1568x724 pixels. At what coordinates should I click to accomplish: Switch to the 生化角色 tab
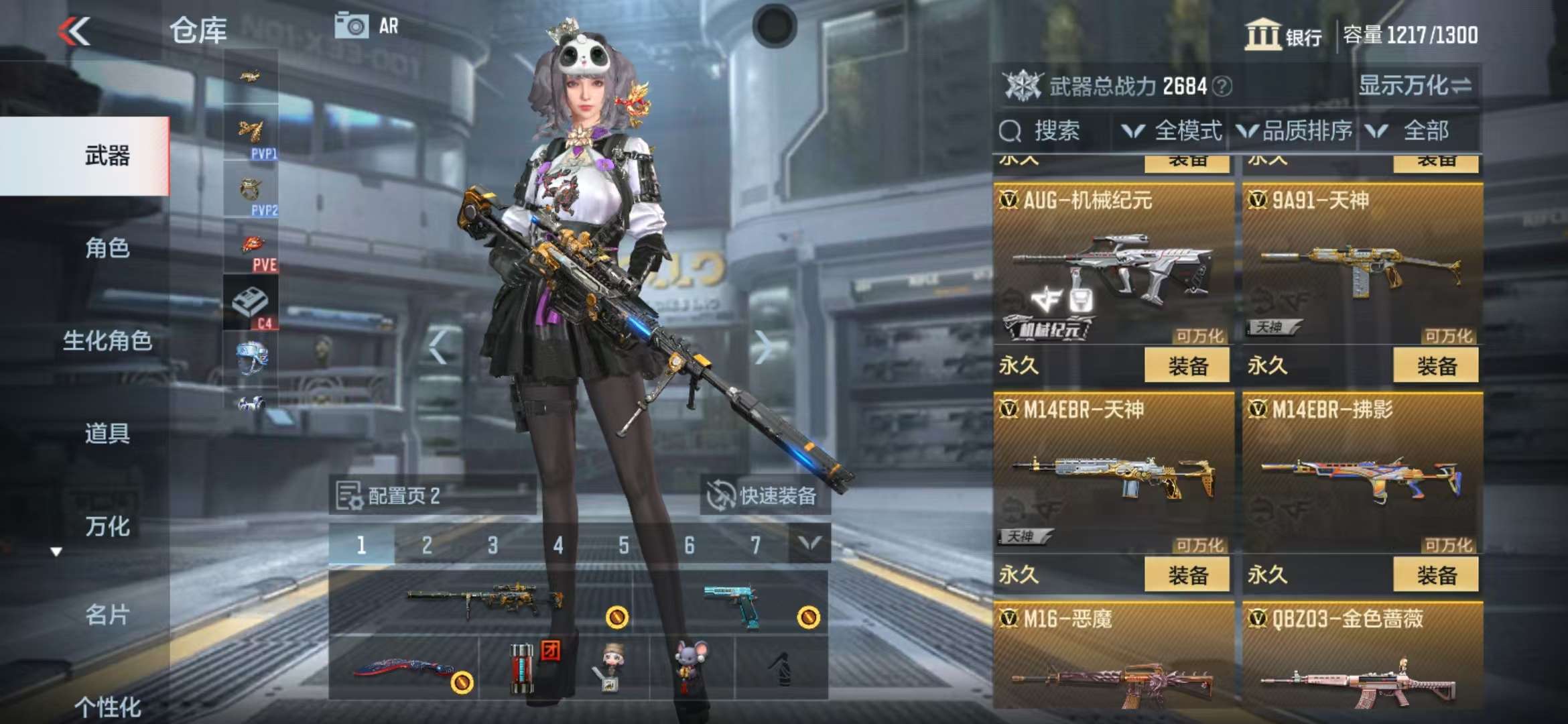click(107, 341)
